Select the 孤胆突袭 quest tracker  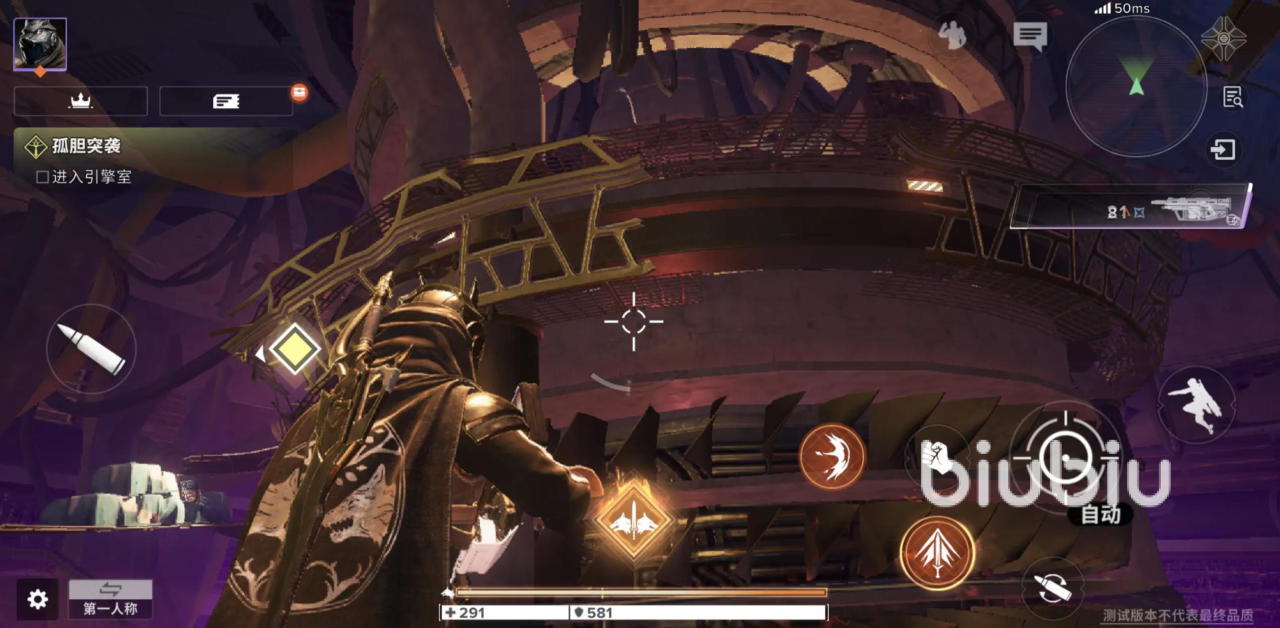tap(86, 146)
